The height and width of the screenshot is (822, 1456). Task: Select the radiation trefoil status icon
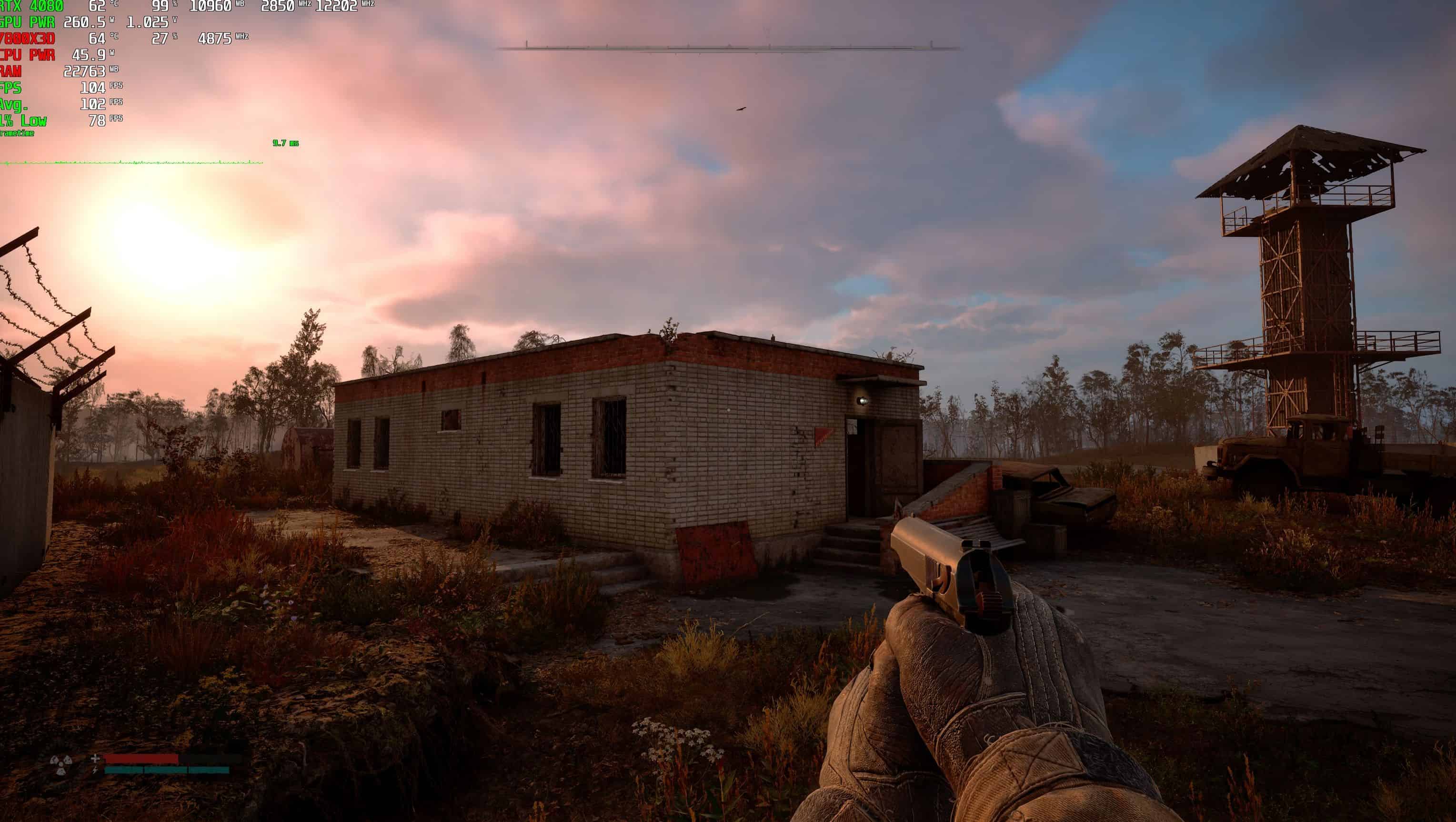click(60, 765)
